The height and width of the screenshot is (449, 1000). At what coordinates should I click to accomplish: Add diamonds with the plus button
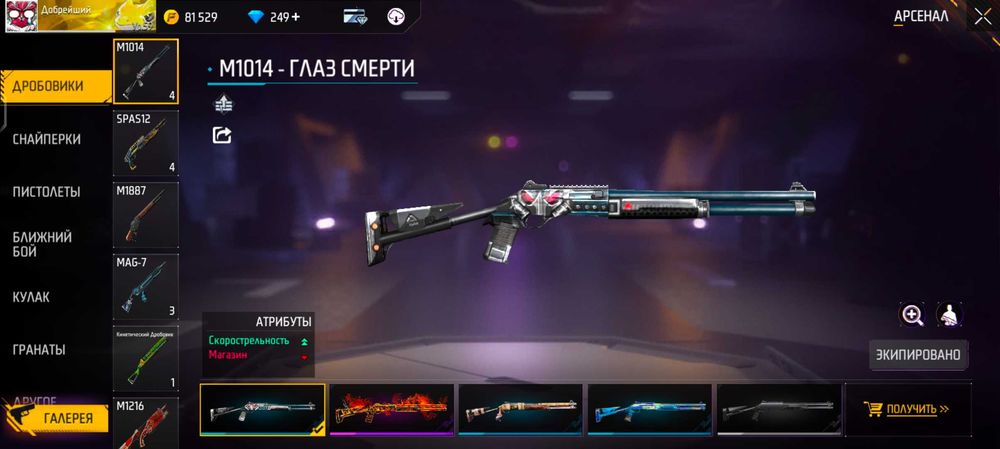click(x=295, y=17)
